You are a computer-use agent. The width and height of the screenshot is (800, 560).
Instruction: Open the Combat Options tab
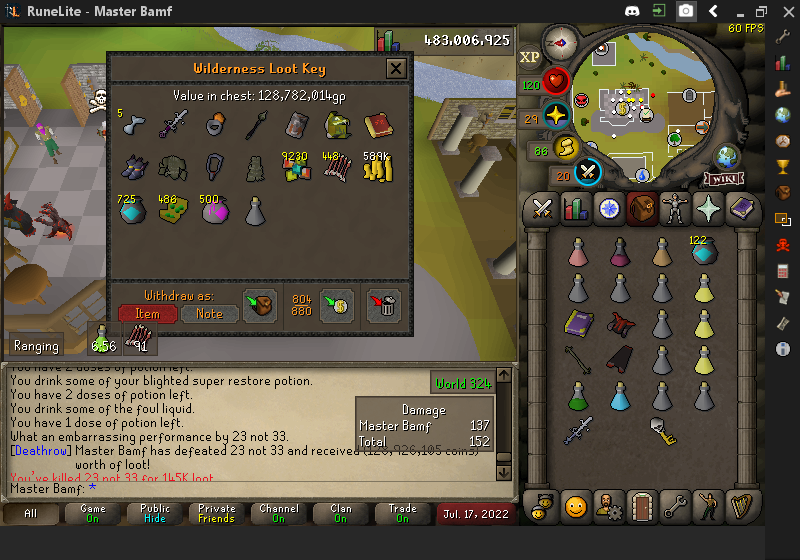542,209
